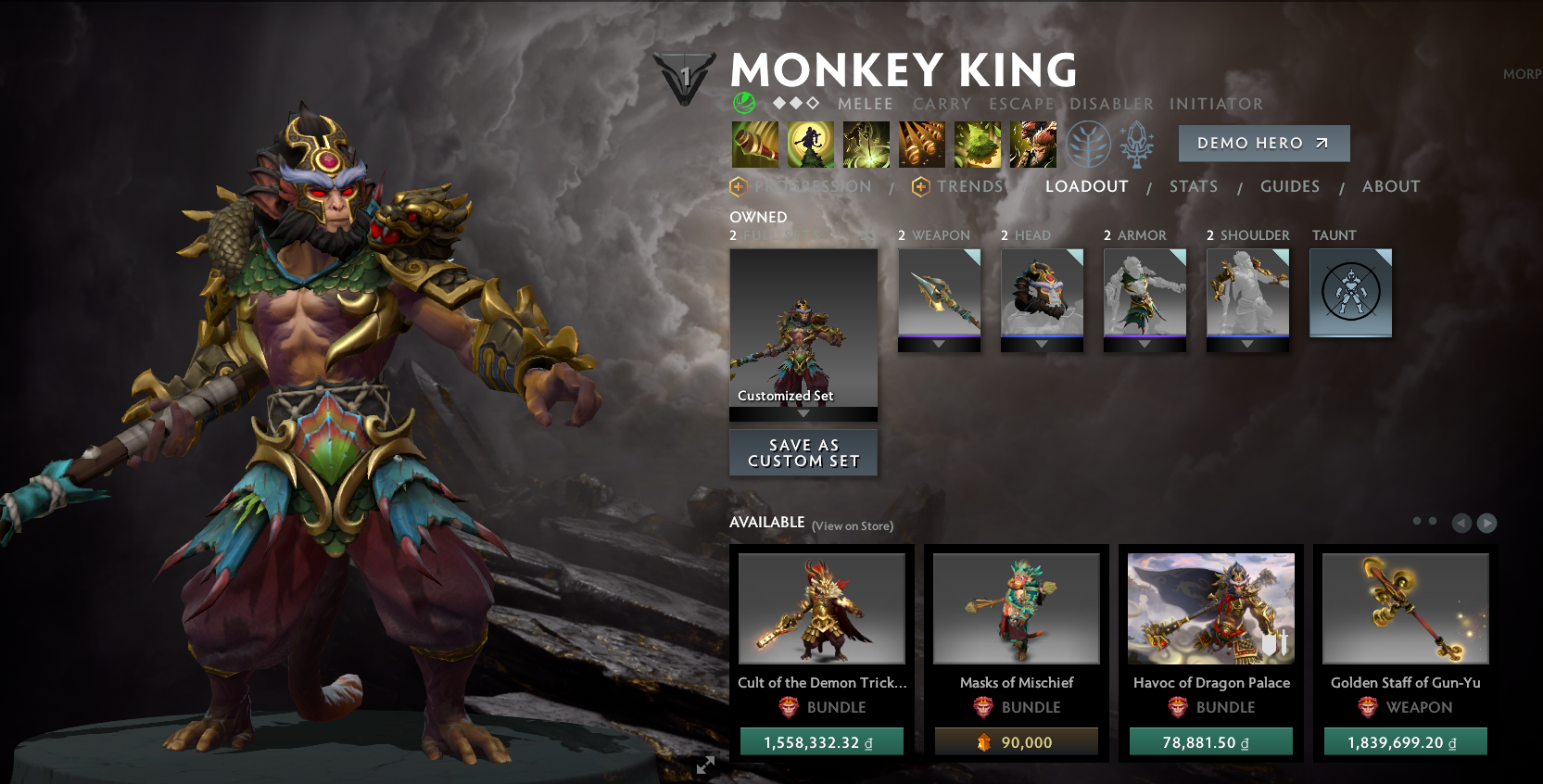Click the Demo Hero button

point(1264,144)
